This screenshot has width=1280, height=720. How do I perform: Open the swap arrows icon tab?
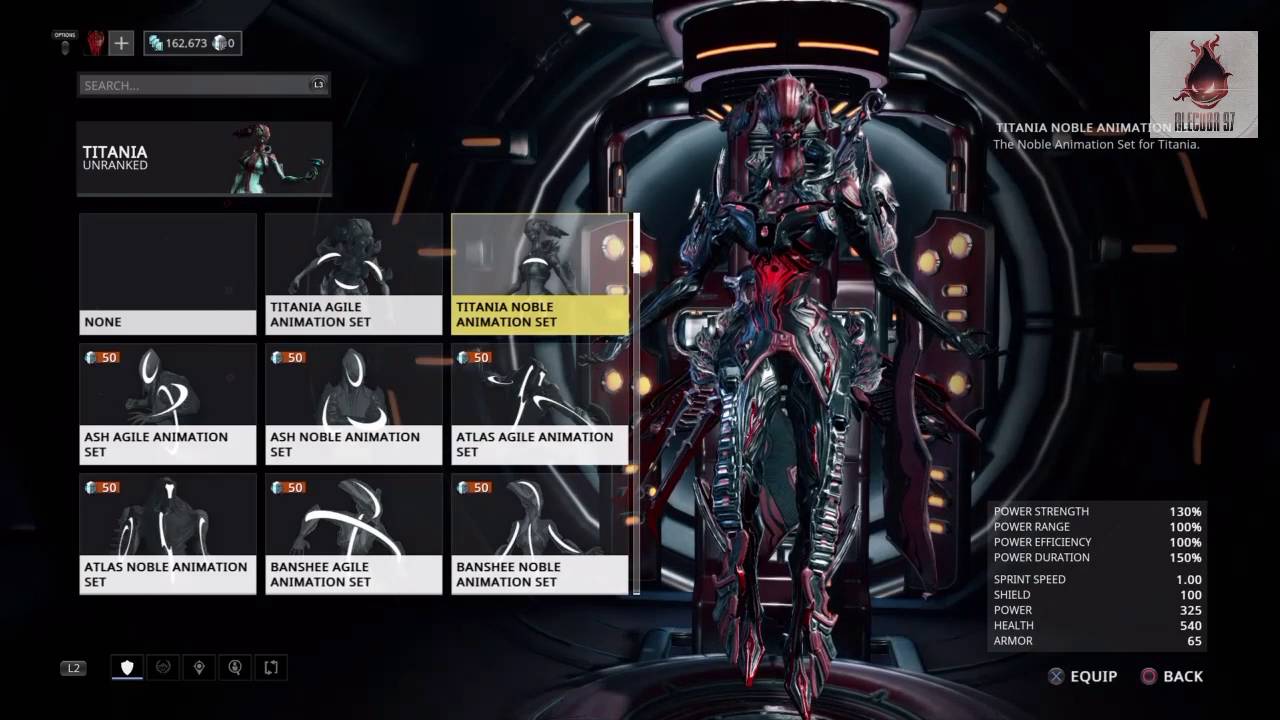click(271, 667)
